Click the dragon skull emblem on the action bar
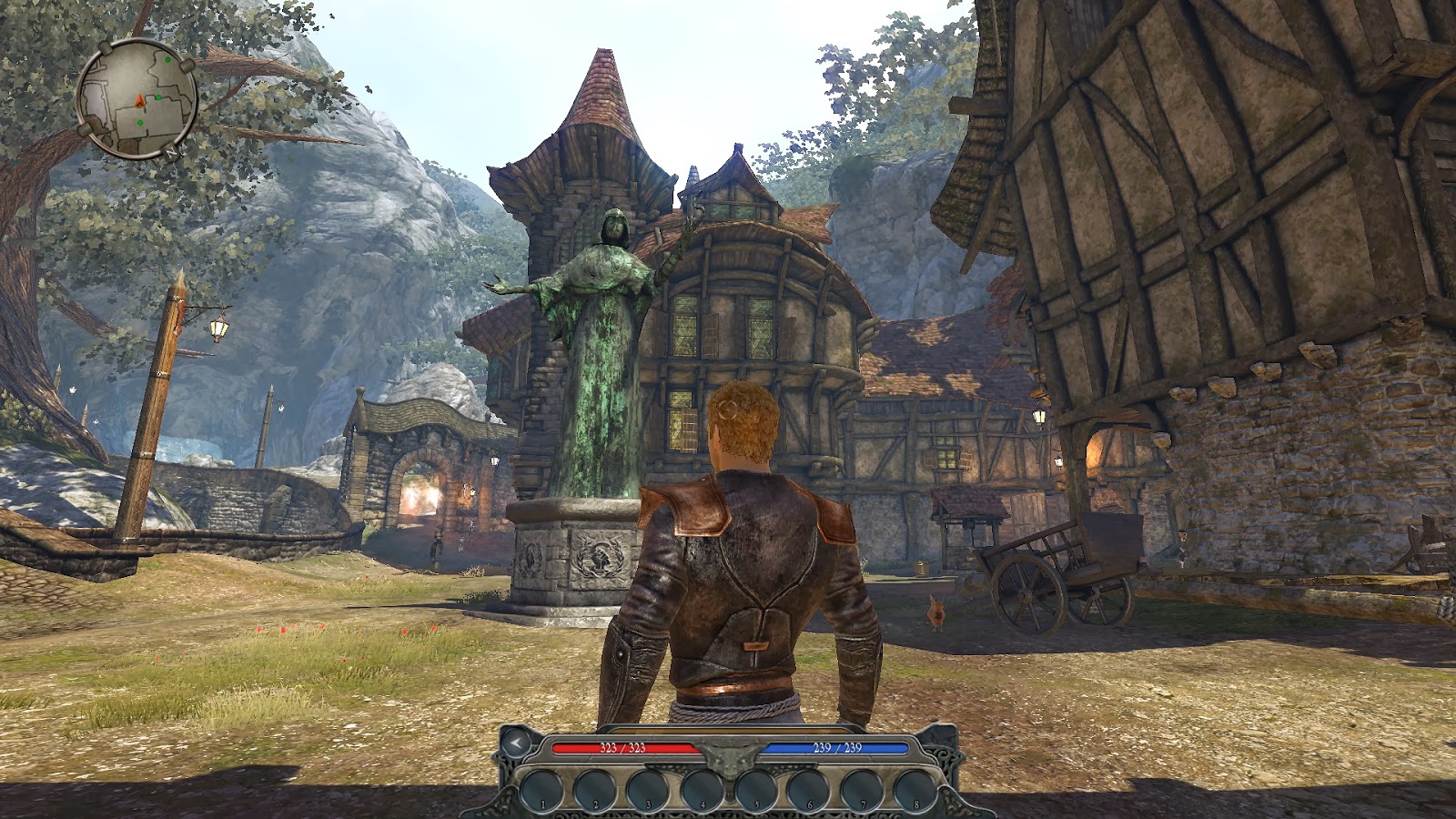 click(728, 758)
